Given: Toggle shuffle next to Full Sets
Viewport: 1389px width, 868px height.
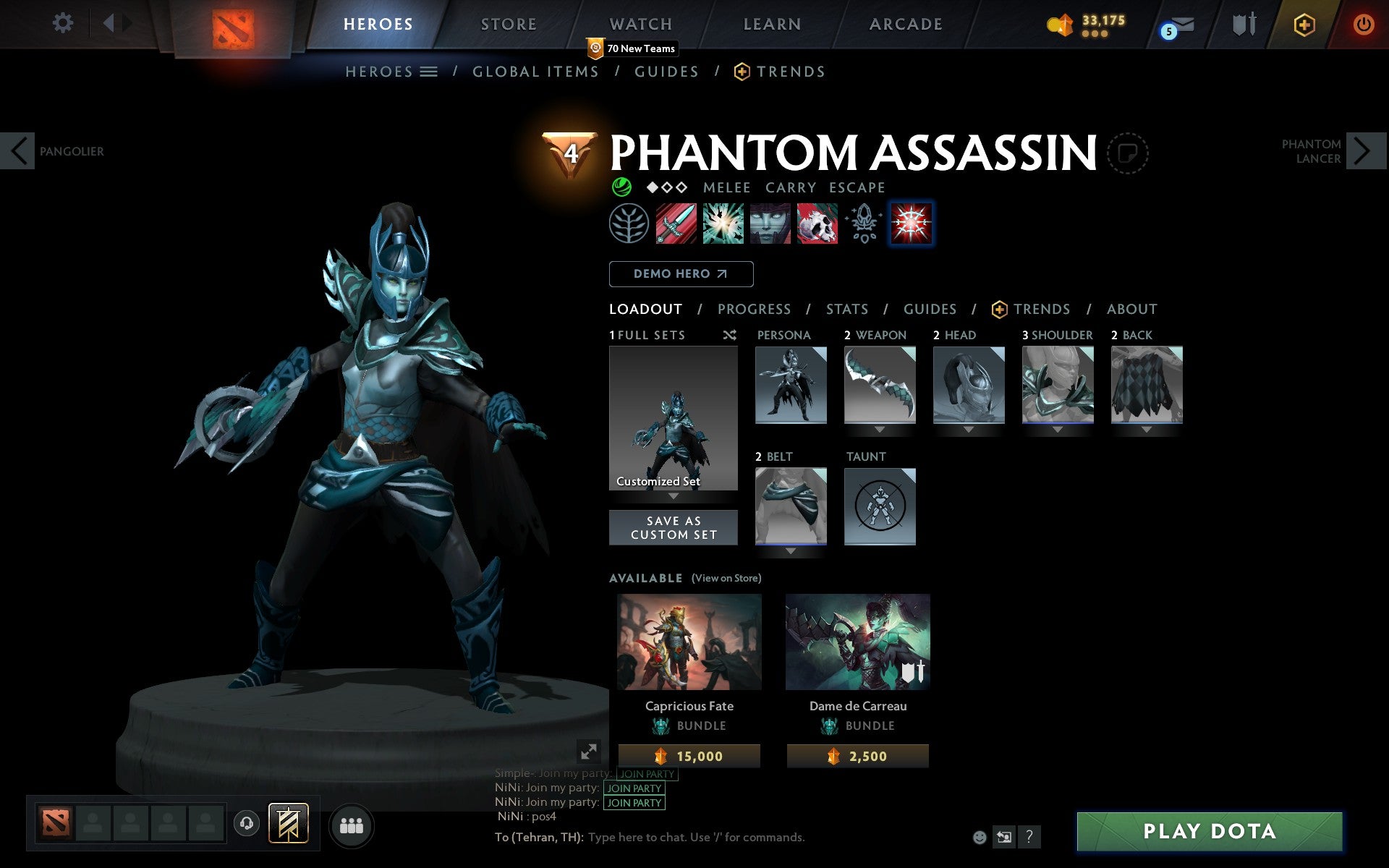Looking at the screenshot, I should (x=729, y=335).
